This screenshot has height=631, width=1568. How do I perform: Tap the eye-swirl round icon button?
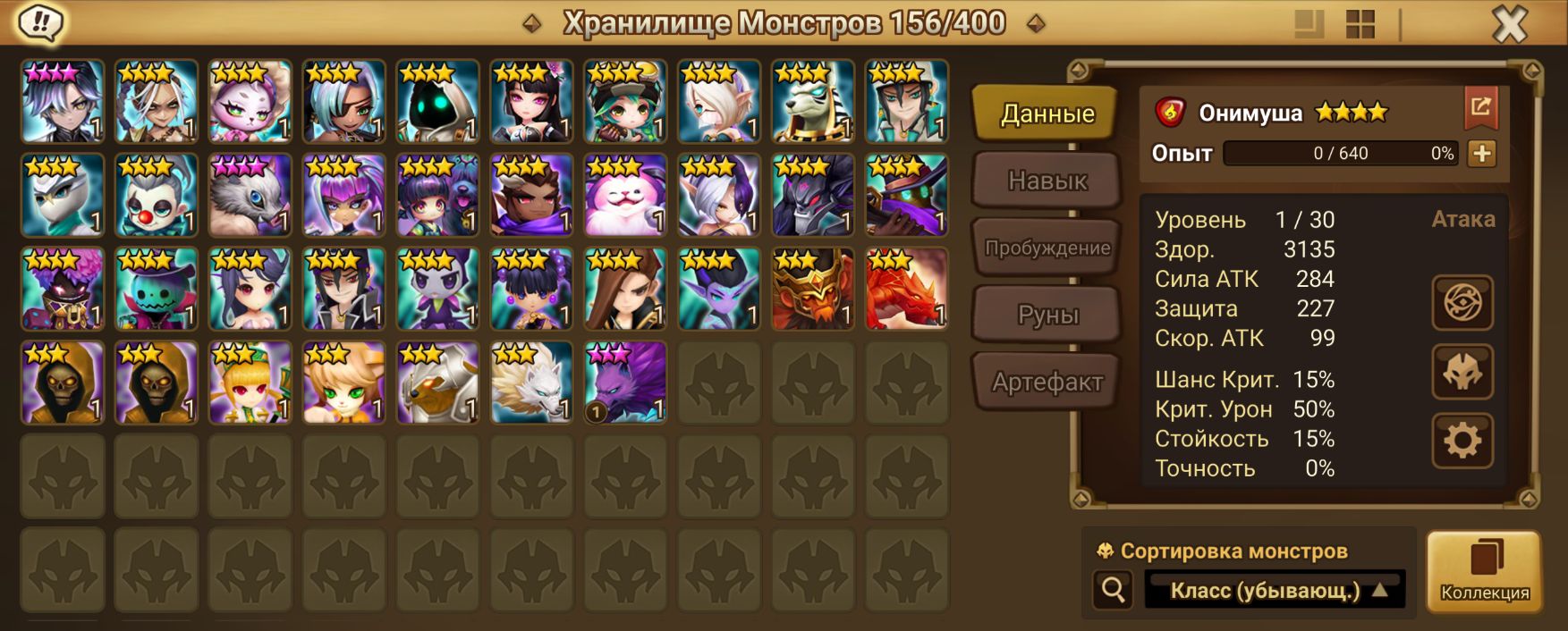tap(1462, 303)
